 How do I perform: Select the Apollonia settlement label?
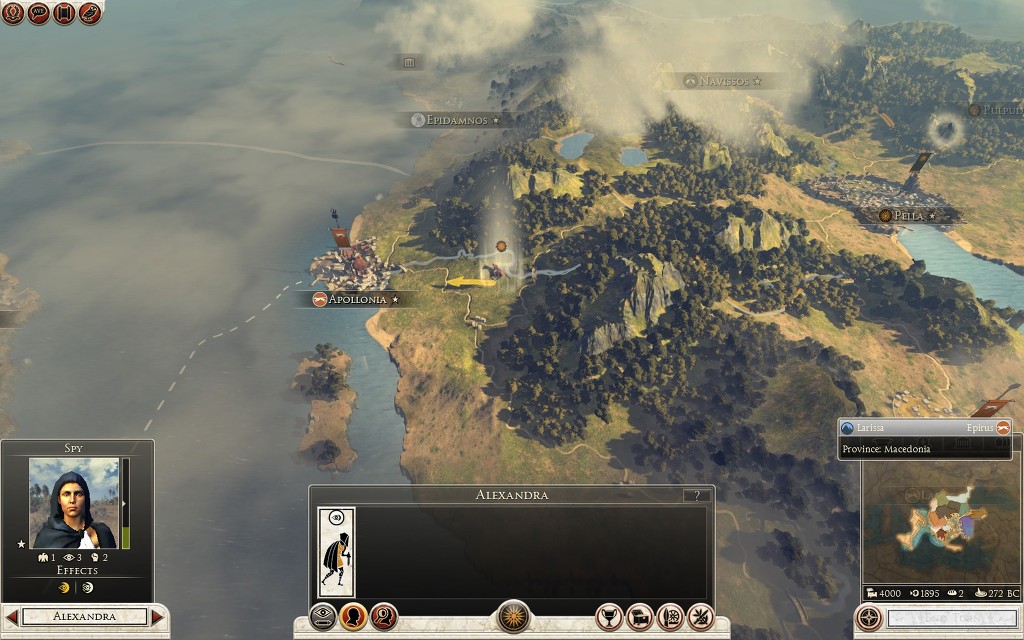click(x=356, y=299)
